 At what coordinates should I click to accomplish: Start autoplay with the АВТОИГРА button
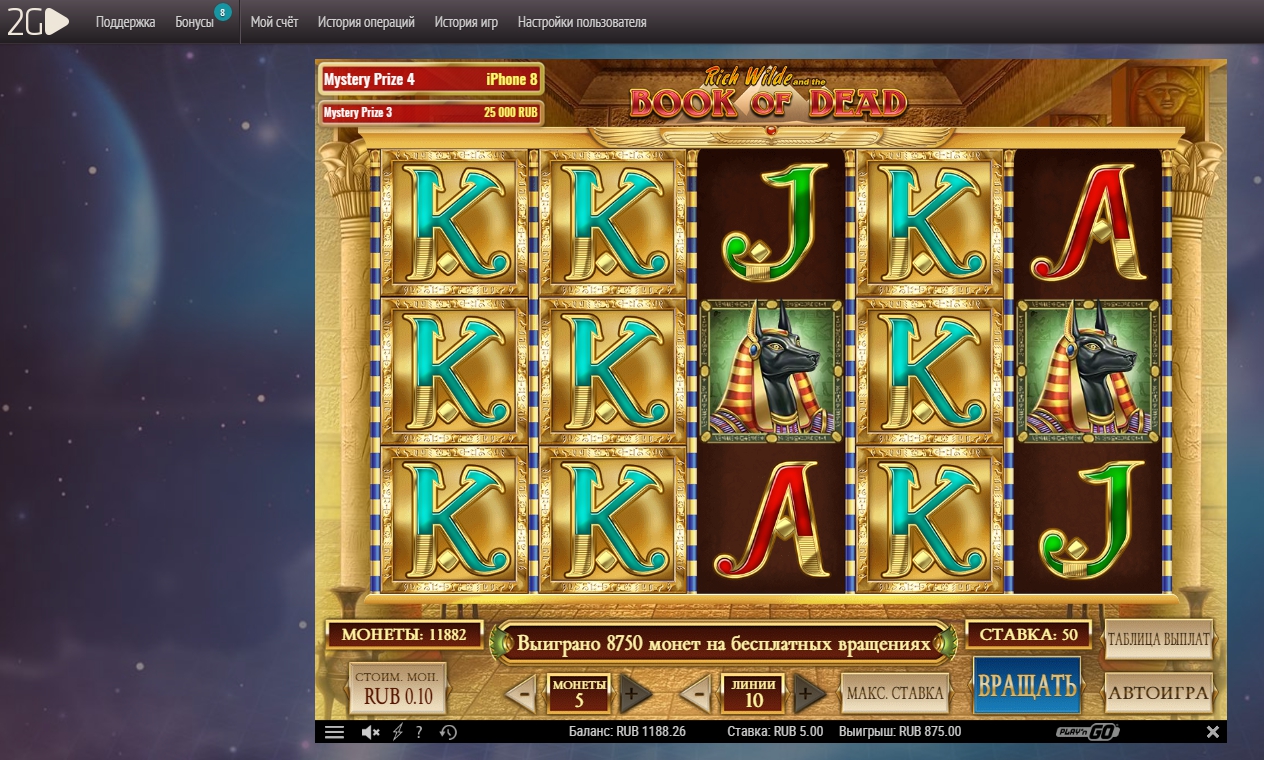pos(1159,691)
